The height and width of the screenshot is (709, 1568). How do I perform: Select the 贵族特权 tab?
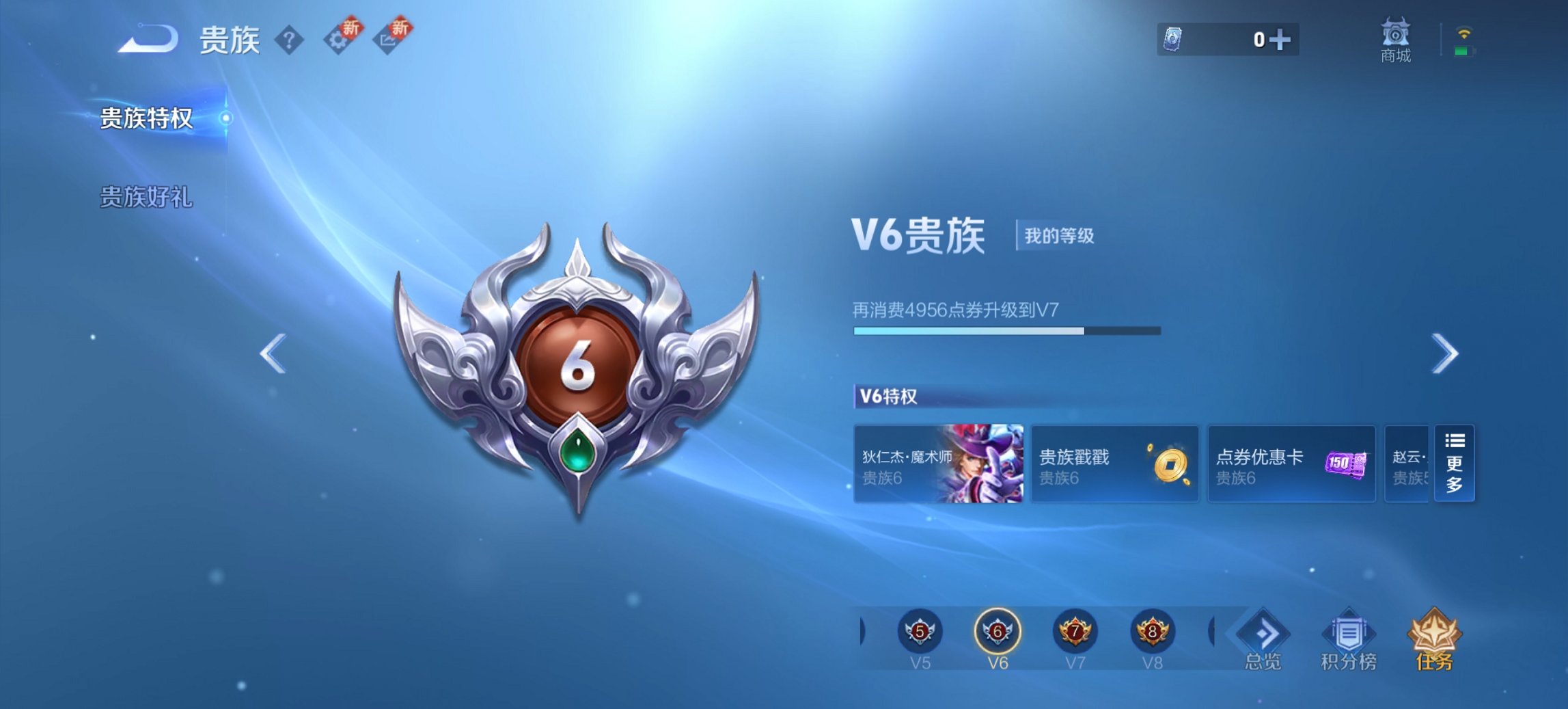(x=147, y=118)
